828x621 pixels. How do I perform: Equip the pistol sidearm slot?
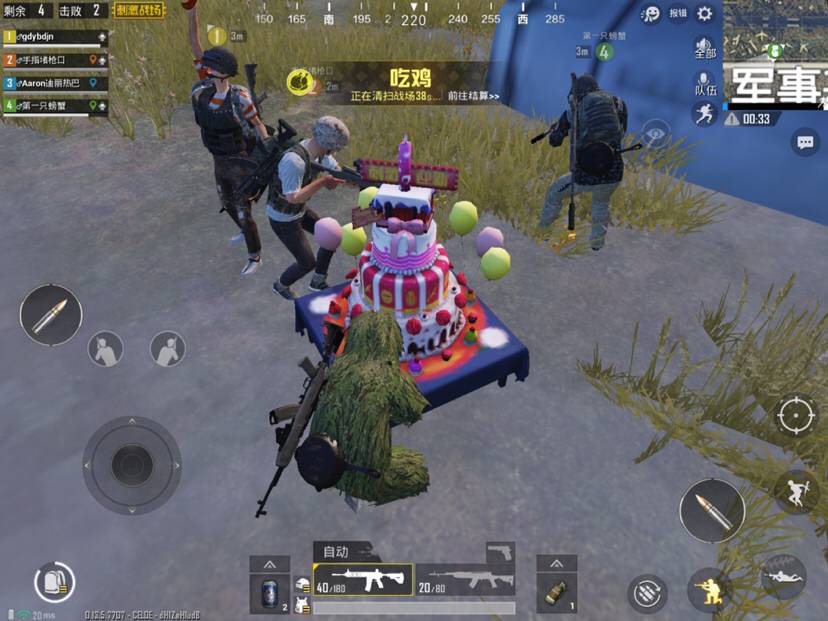[x=500, y=552]
